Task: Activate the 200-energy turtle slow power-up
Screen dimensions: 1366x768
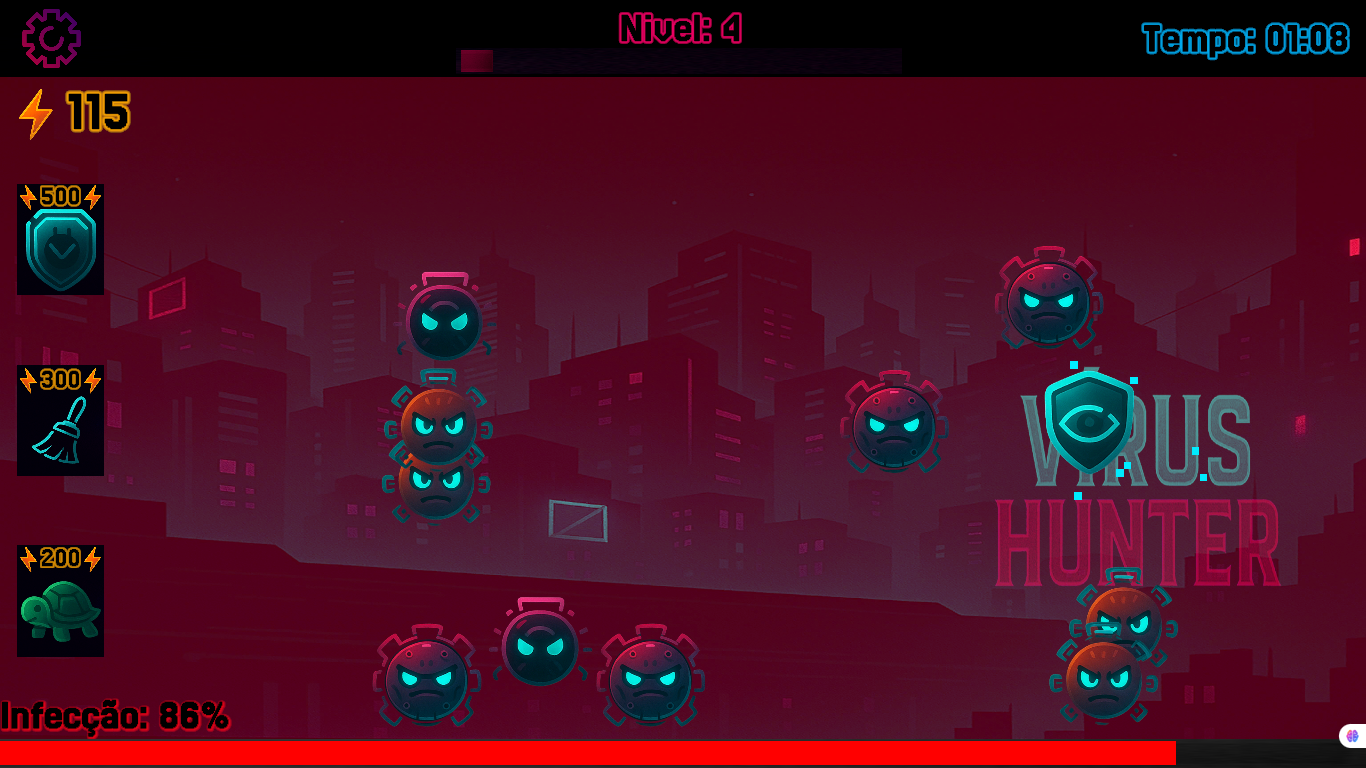Action: pos(60,603)
